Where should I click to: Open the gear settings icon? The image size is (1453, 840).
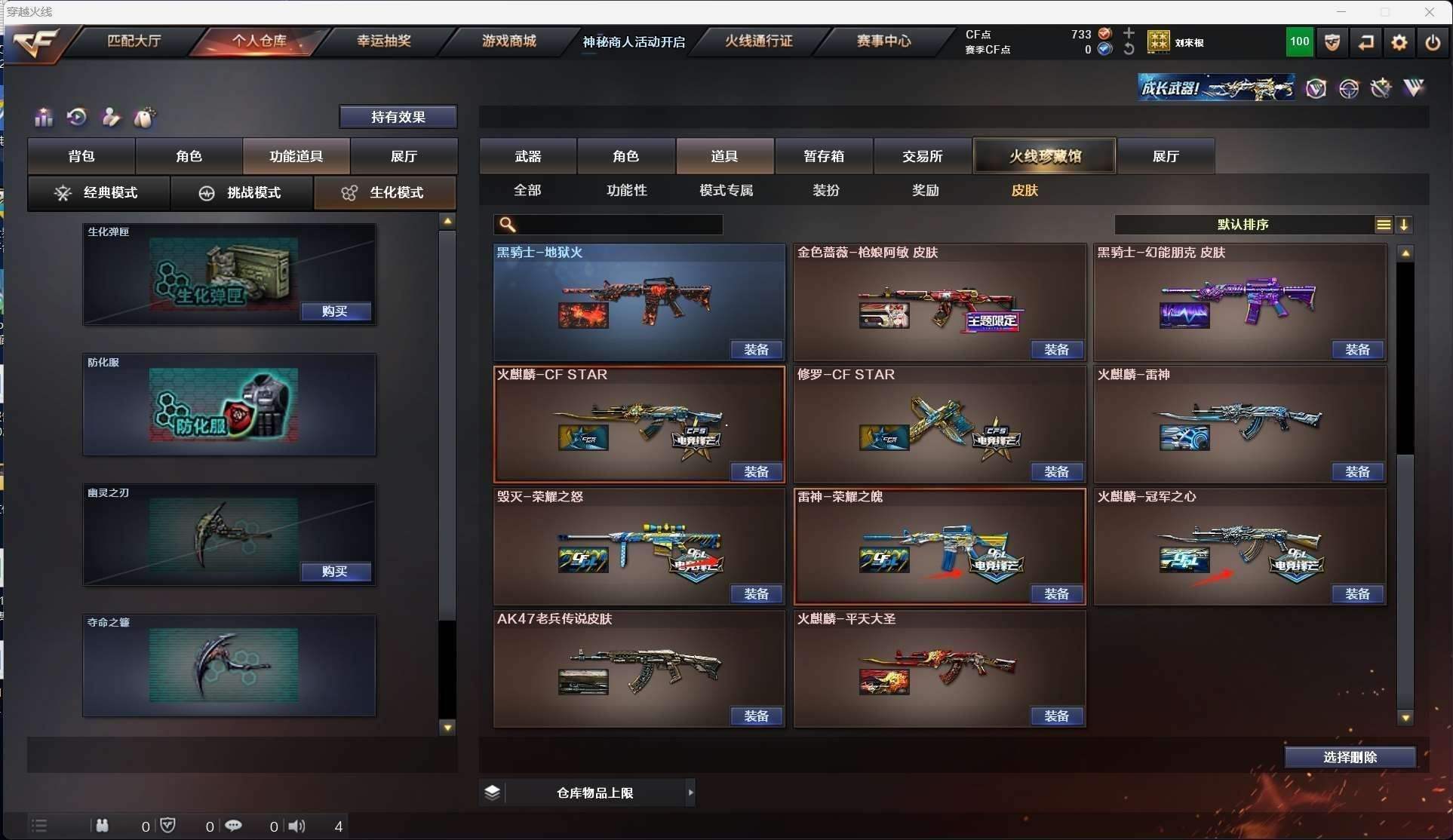[1399, 42]
